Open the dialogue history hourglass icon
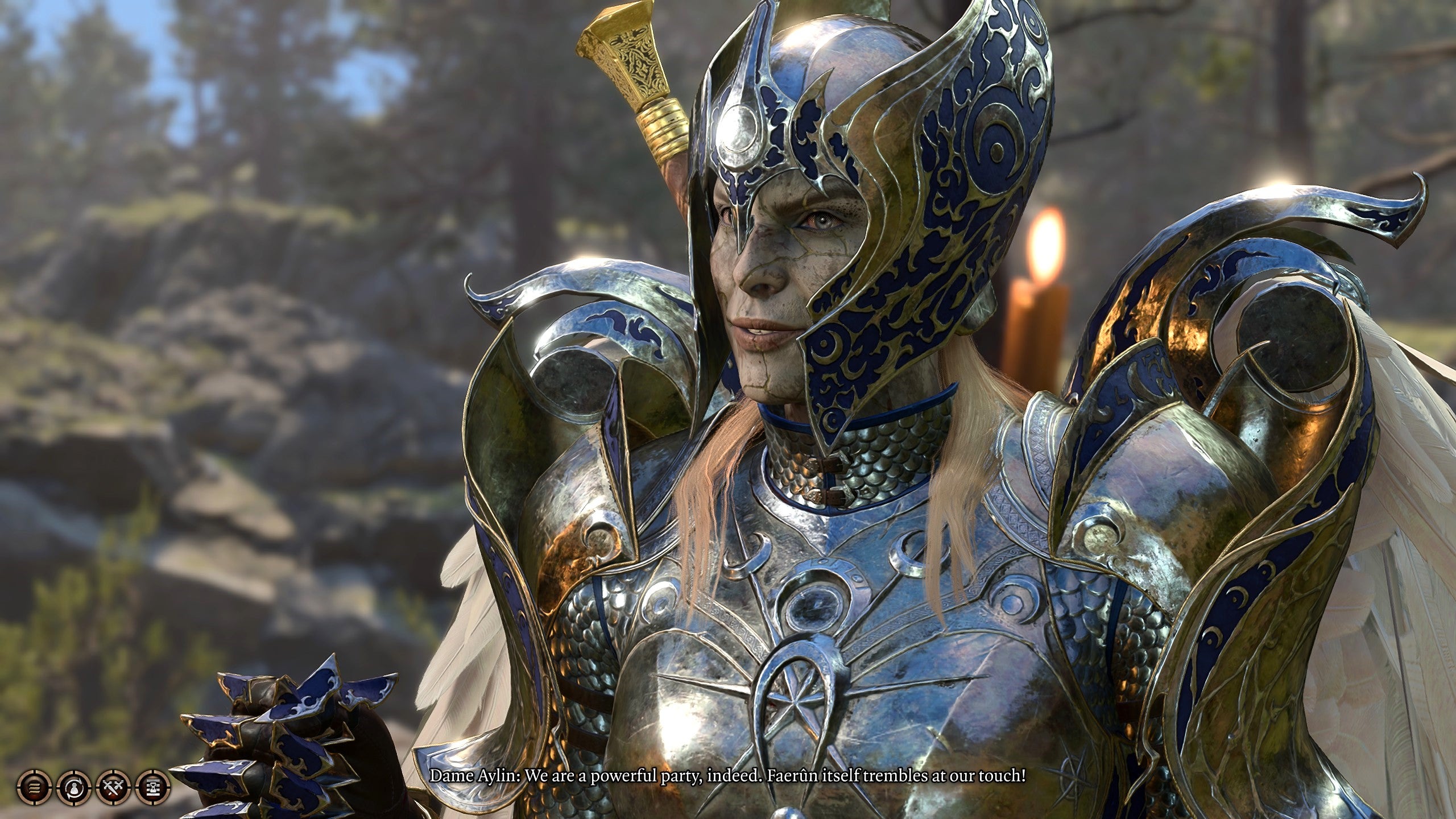The height and width of the screenshot is (819, 1456). (x=154, y=787)
